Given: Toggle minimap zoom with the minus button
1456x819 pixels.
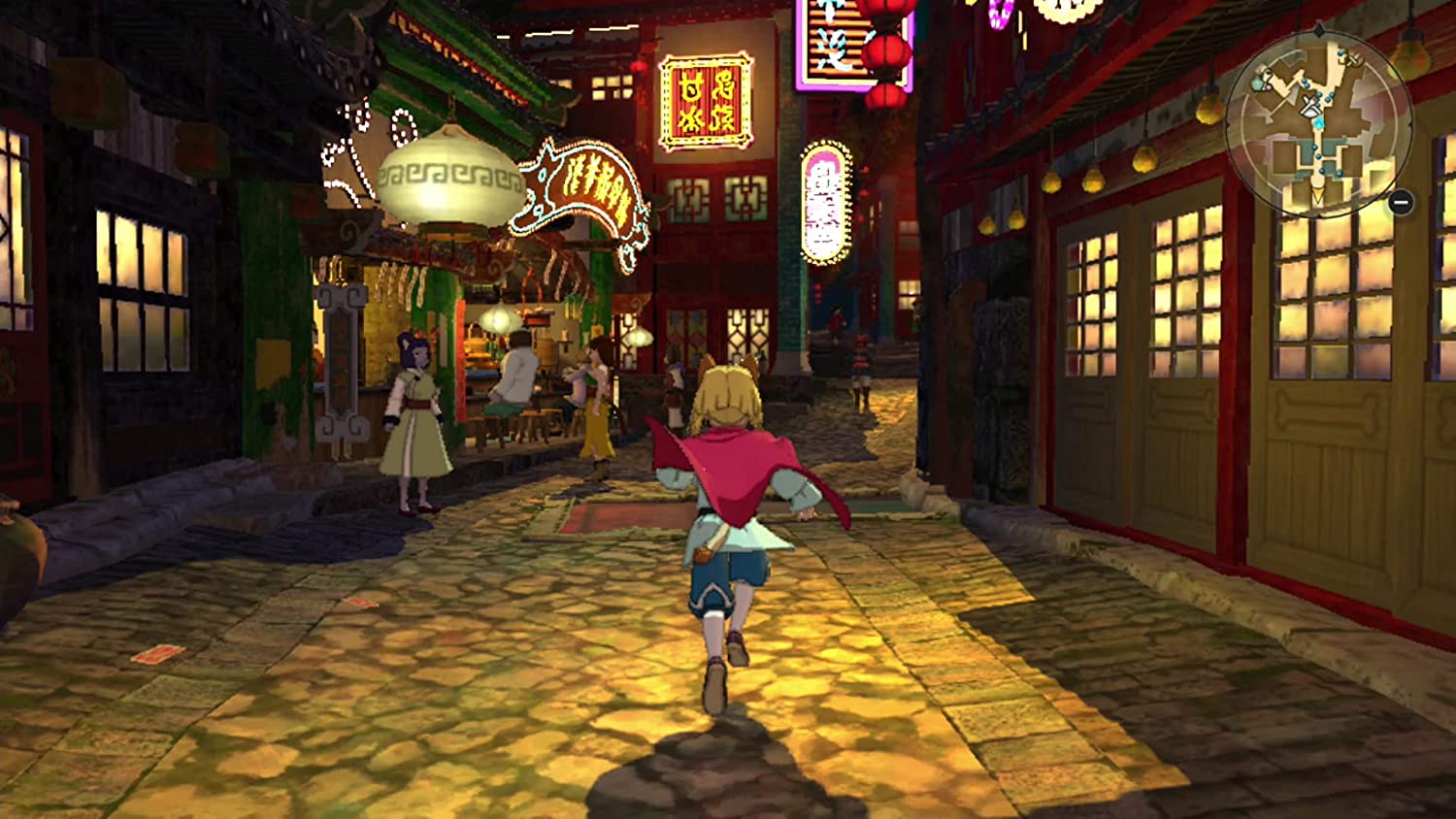Looking at the screenshot, I should pos(1400,202).
